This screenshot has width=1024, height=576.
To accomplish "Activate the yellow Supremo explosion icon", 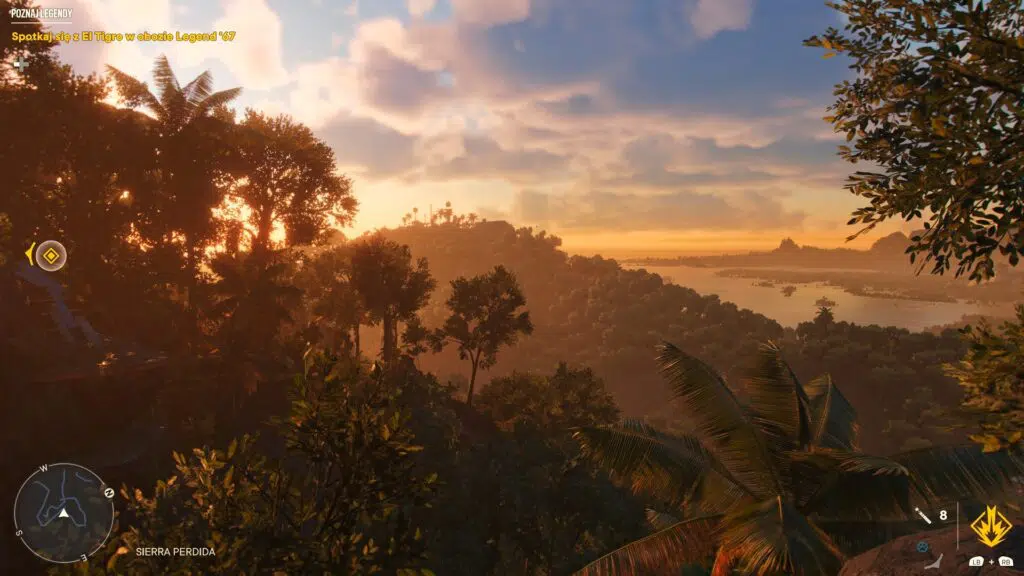I will click(x=991, y=526).
